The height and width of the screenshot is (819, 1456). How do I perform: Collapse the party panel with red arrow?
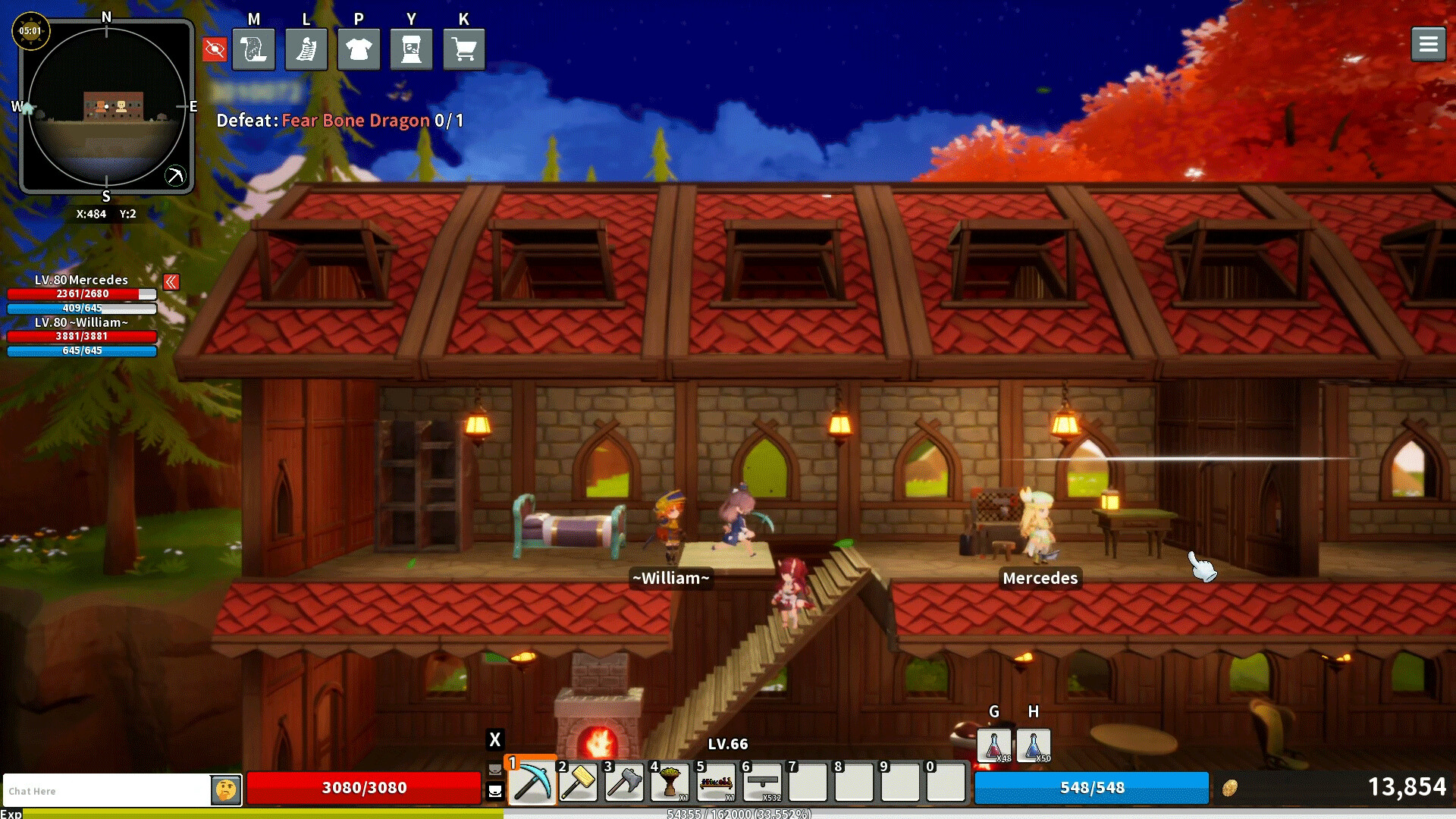point(171,282)
